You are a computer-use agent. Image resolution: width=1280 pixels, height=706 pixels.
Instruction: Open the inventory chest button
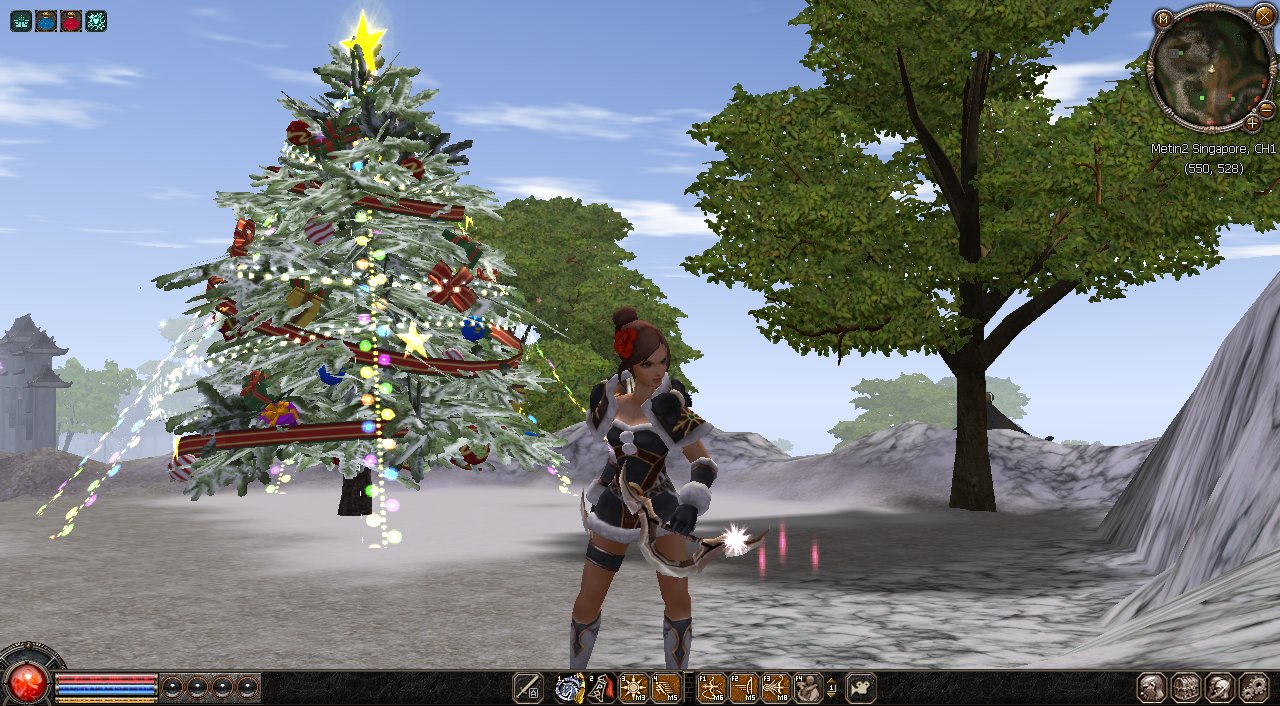[1186, 687]
